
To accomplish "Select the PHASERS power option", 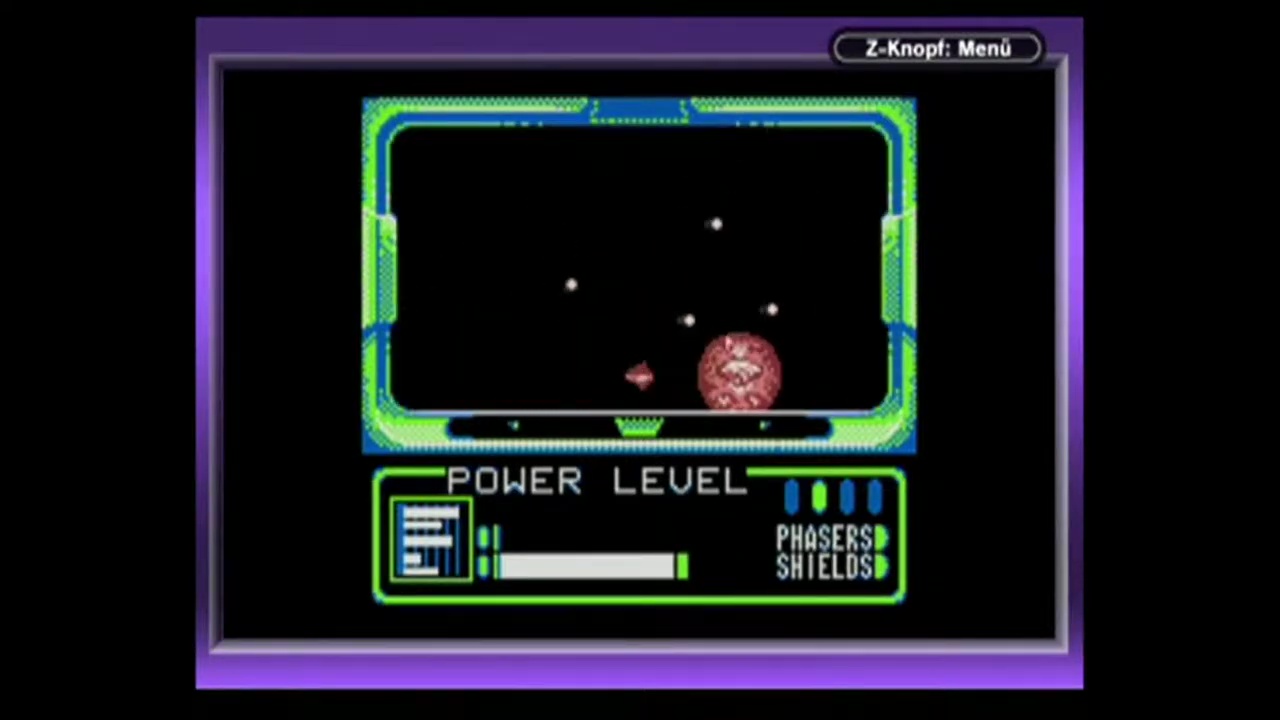I will pos(827,539).
